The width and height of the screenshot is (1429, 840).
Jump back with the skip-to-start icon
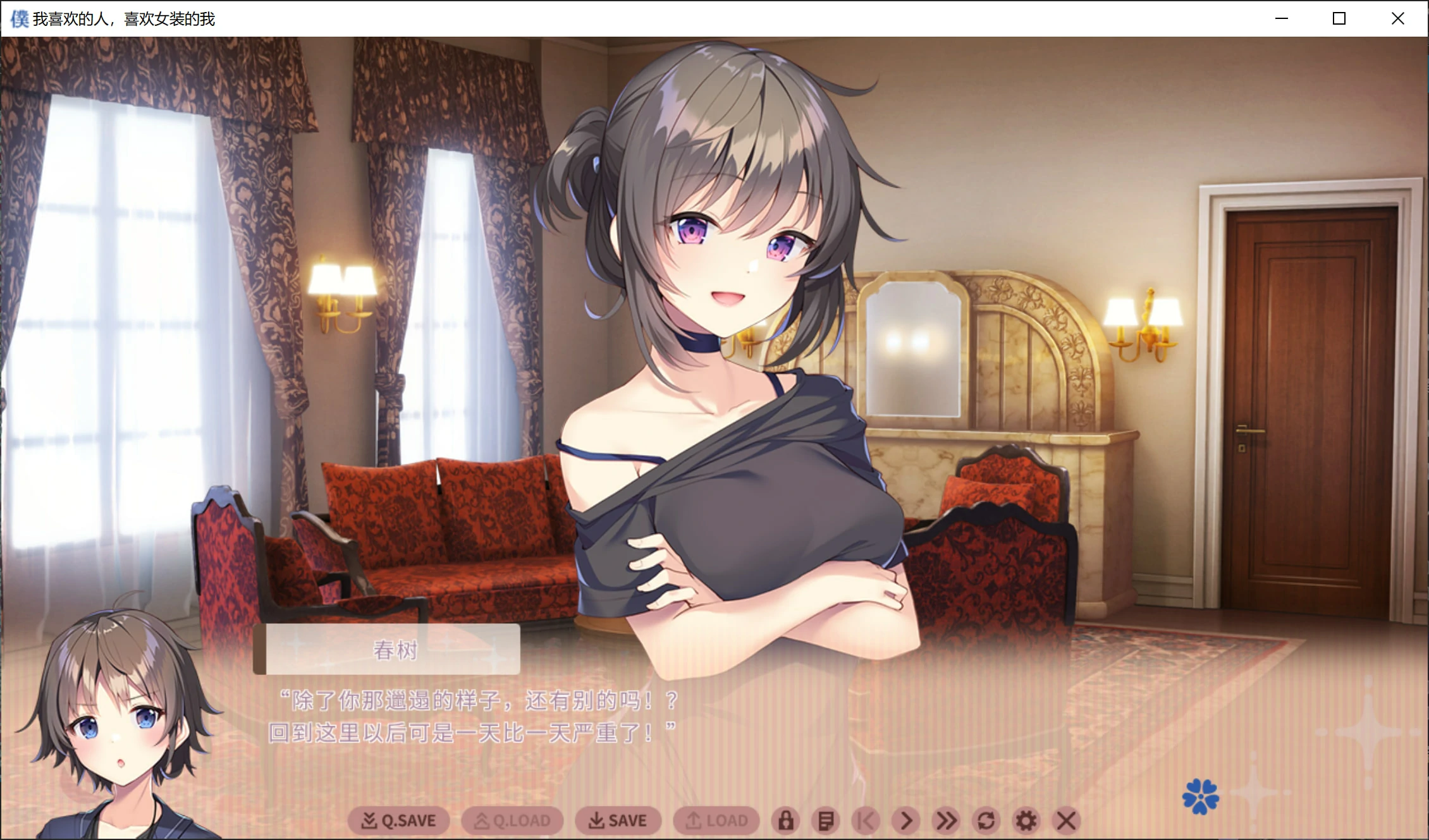[x=866, y=820]
